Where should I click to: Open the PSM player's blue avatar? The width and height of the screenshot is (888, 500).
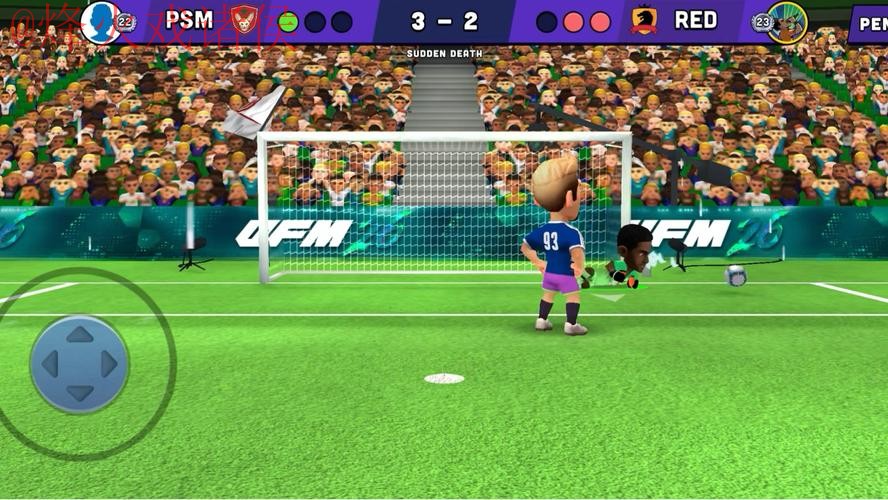100,21
